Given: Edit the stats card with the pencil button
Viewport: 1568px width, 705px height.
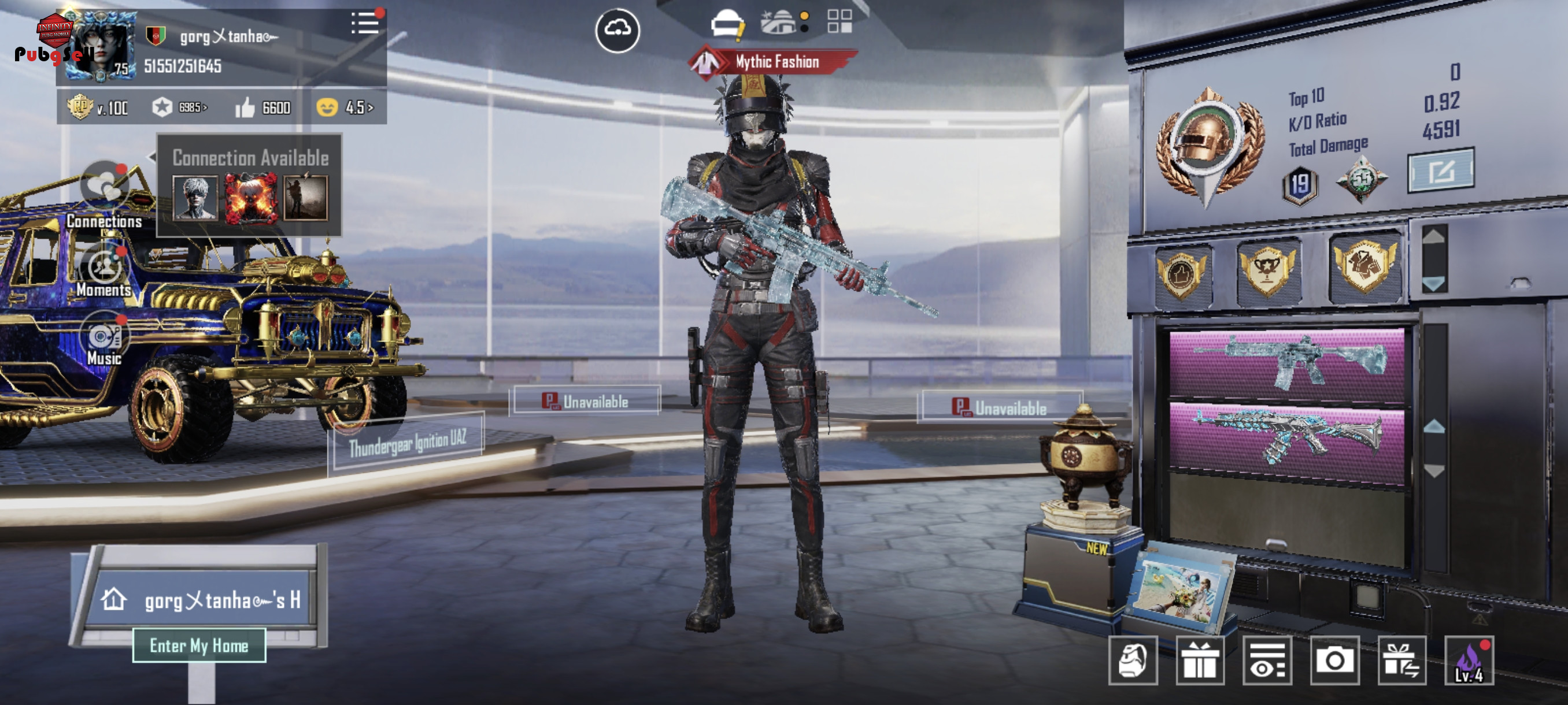Looking at the screenshot, I should click(x=1440, y=171).
